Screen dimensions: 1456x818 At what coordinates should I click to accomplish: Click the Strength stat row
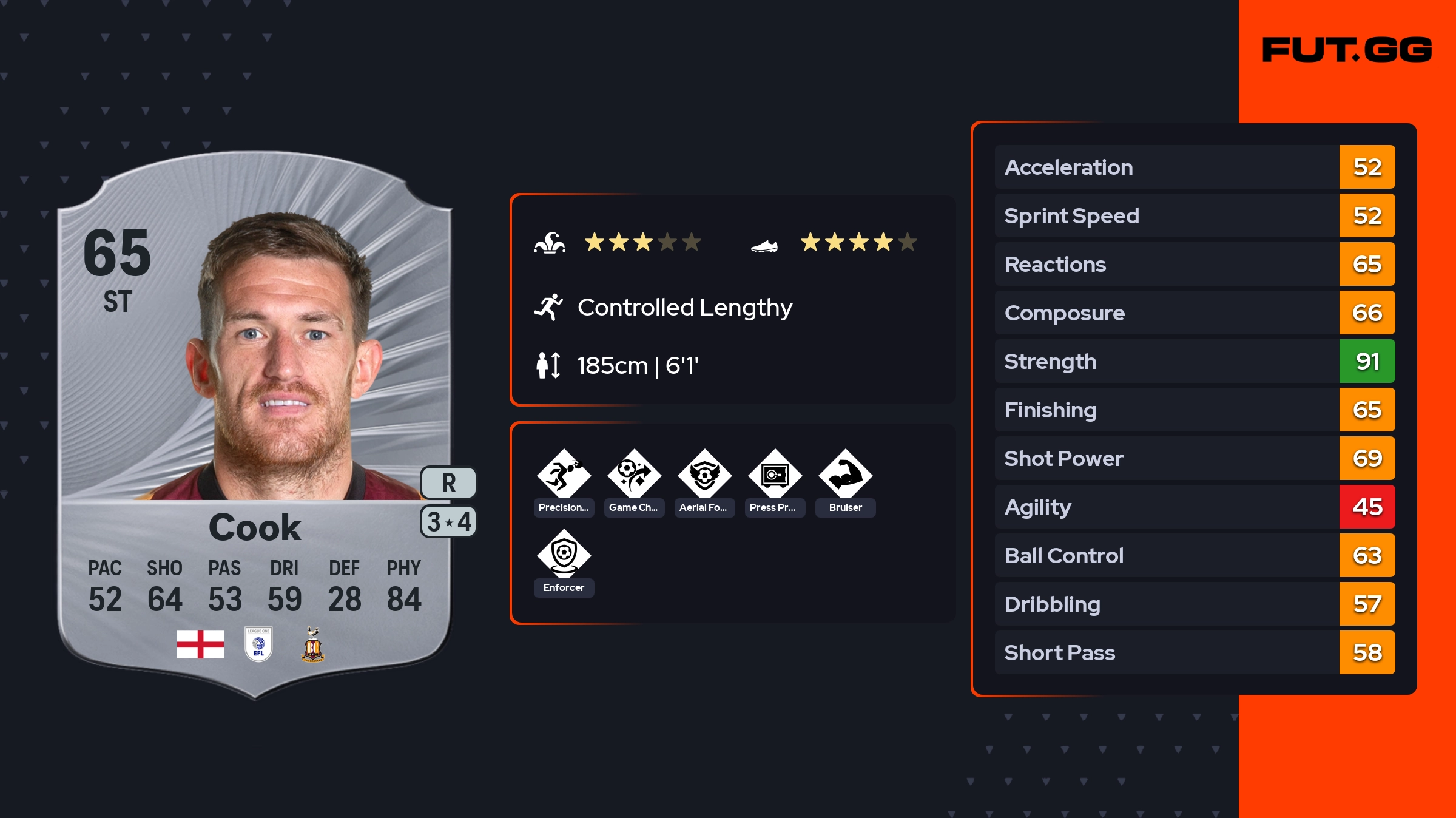1194,362
